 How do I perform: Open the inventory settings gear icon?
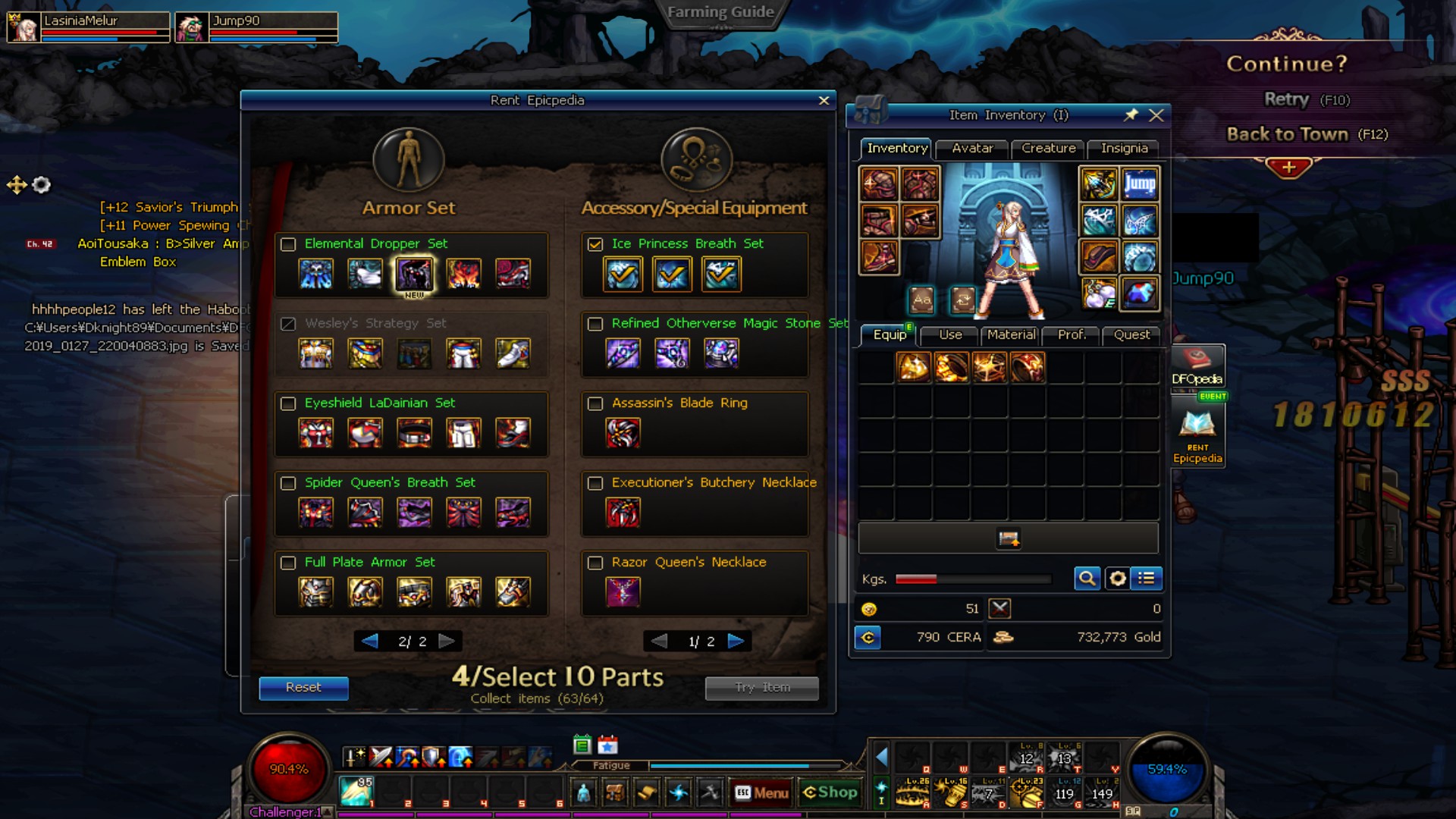point(1117,578)
